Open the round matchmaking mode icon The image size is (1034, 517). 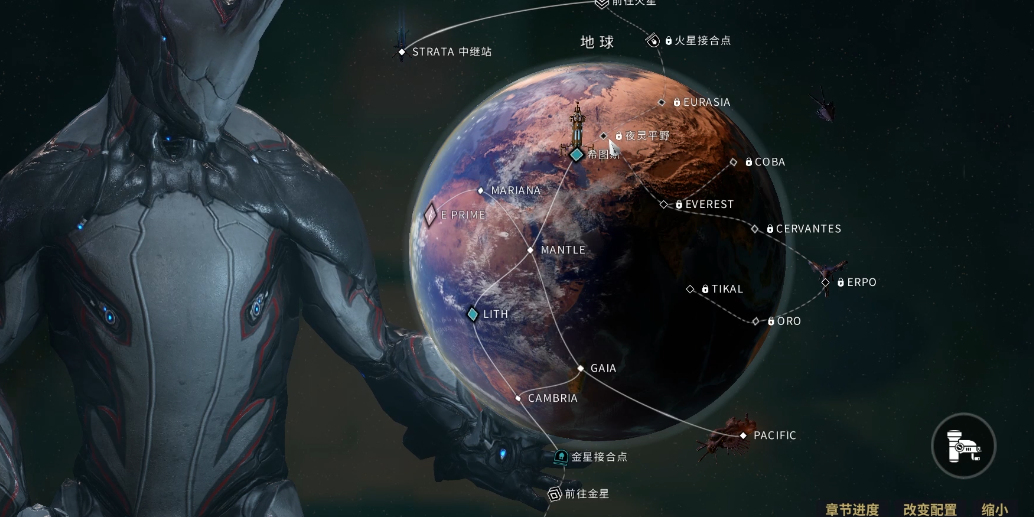(964, 446)
